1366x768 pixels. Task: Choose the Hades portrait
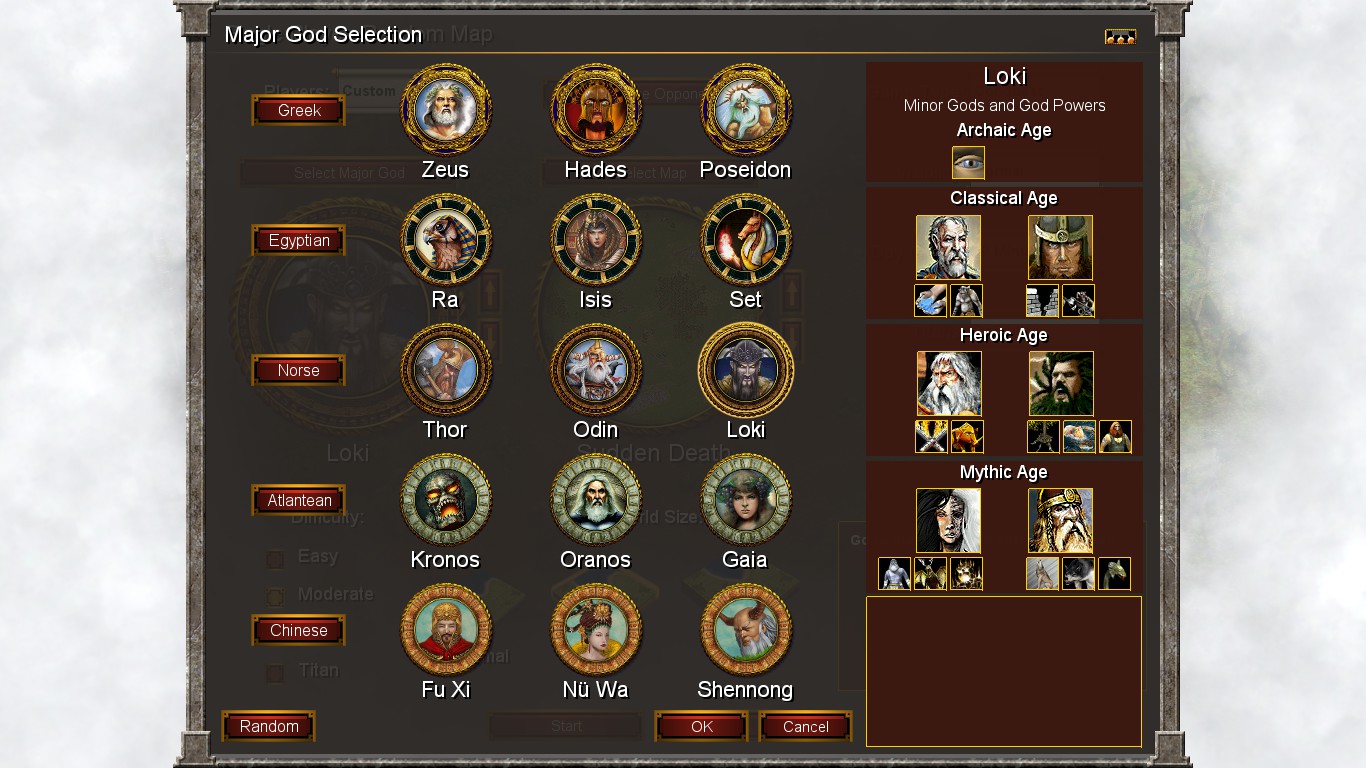click(596, 110)
